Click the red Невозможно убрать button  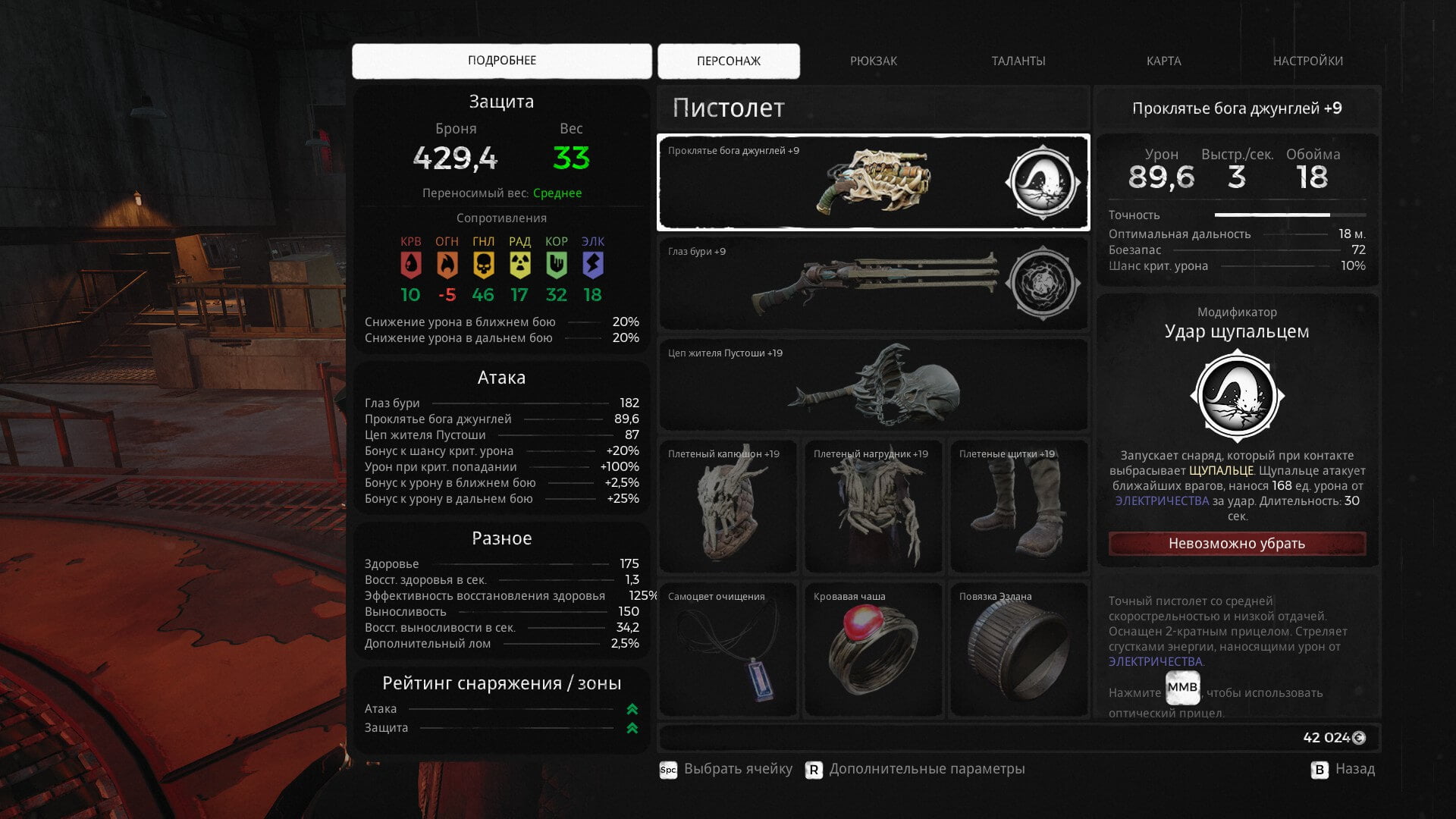(x=1236, y=544)
